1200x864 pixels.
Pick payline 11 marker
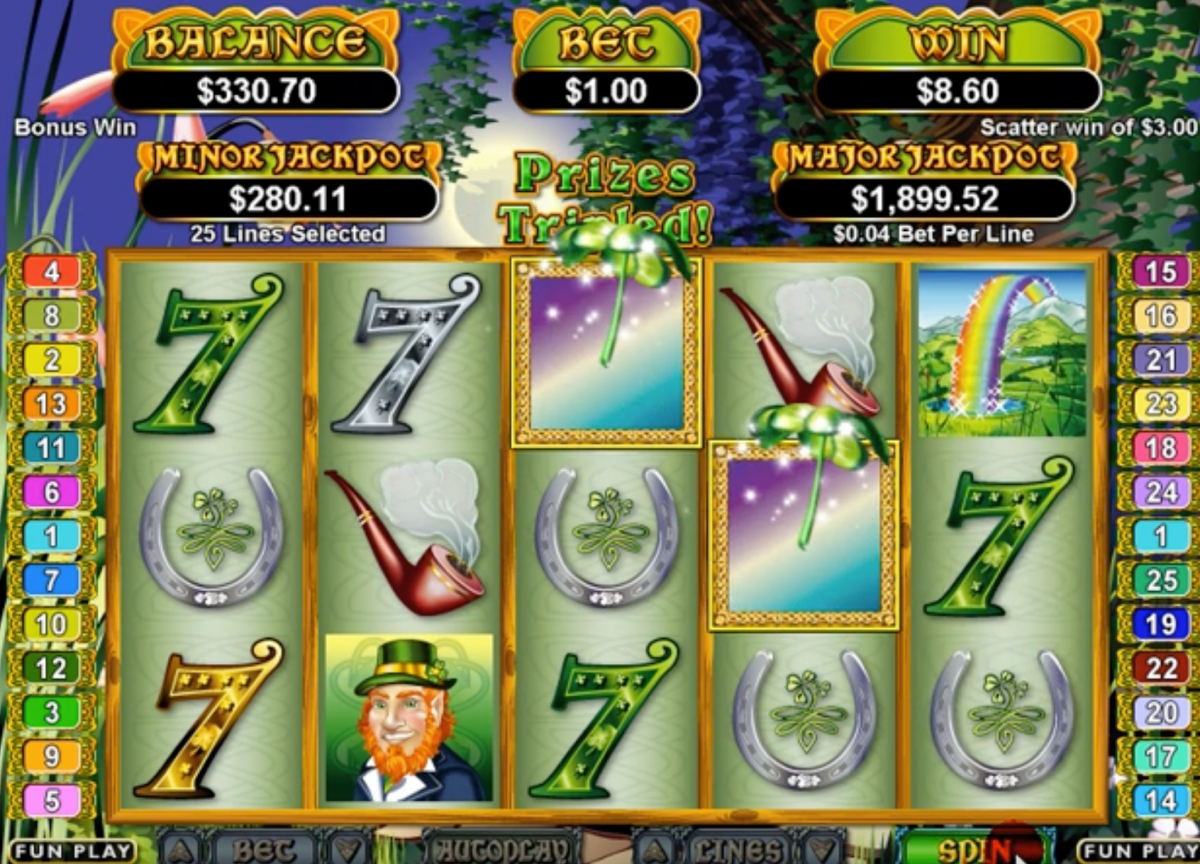[51, 448]
